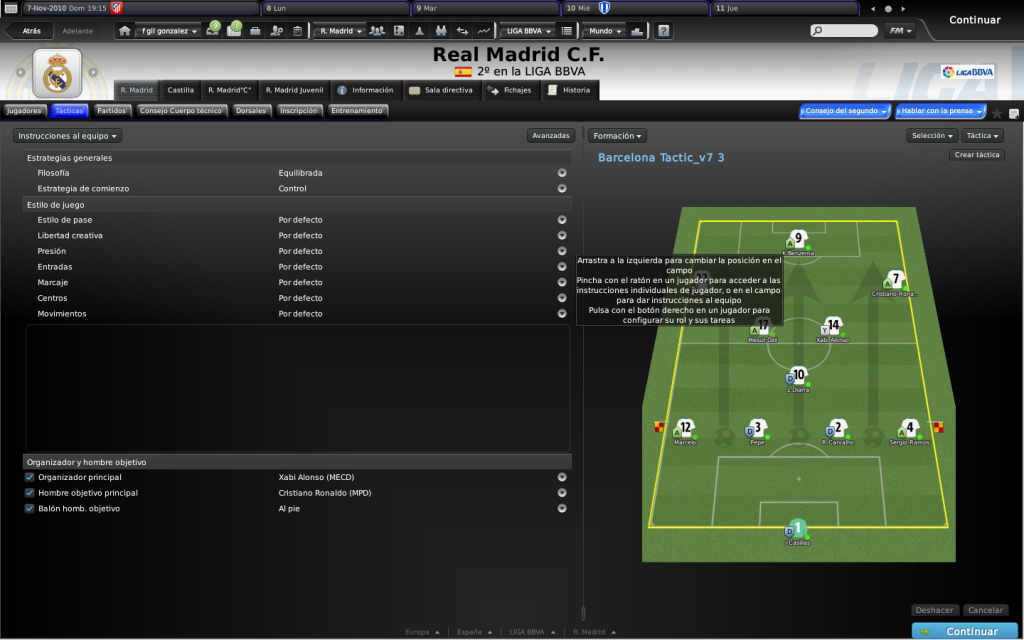Toggle the Balón homb. objetivo checkbox

click(30, 509)
